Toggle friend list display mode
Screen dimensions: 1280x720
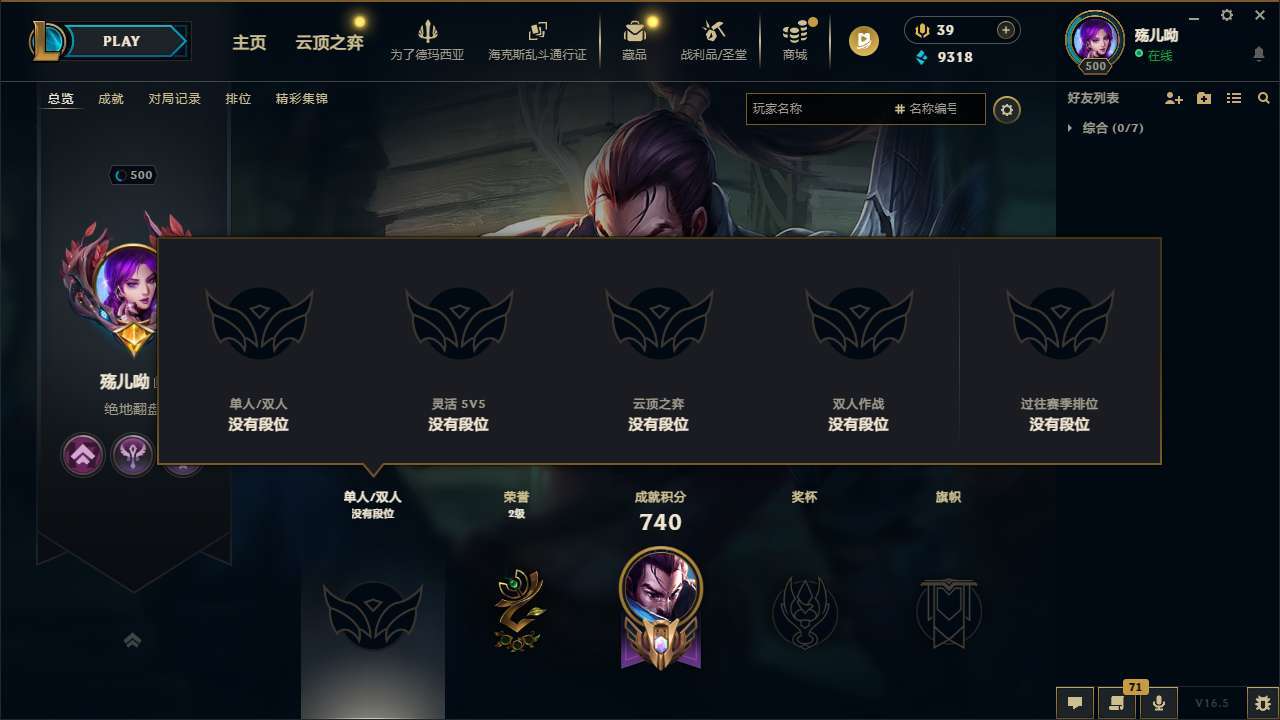click(x=1236, y=98)
